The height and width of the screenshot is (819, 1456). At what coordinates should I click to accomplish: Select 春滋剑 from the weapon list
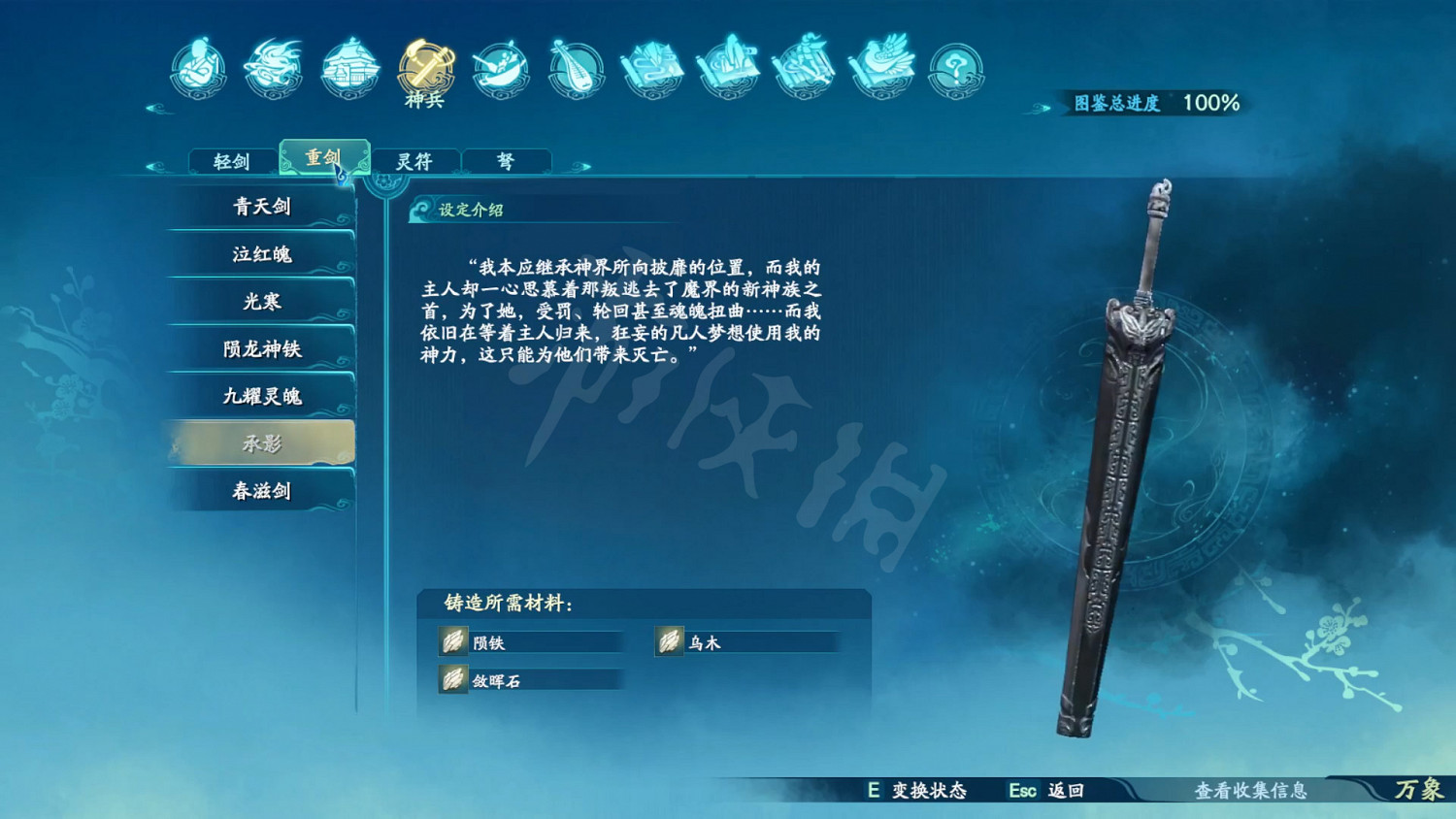click(262, 491)
